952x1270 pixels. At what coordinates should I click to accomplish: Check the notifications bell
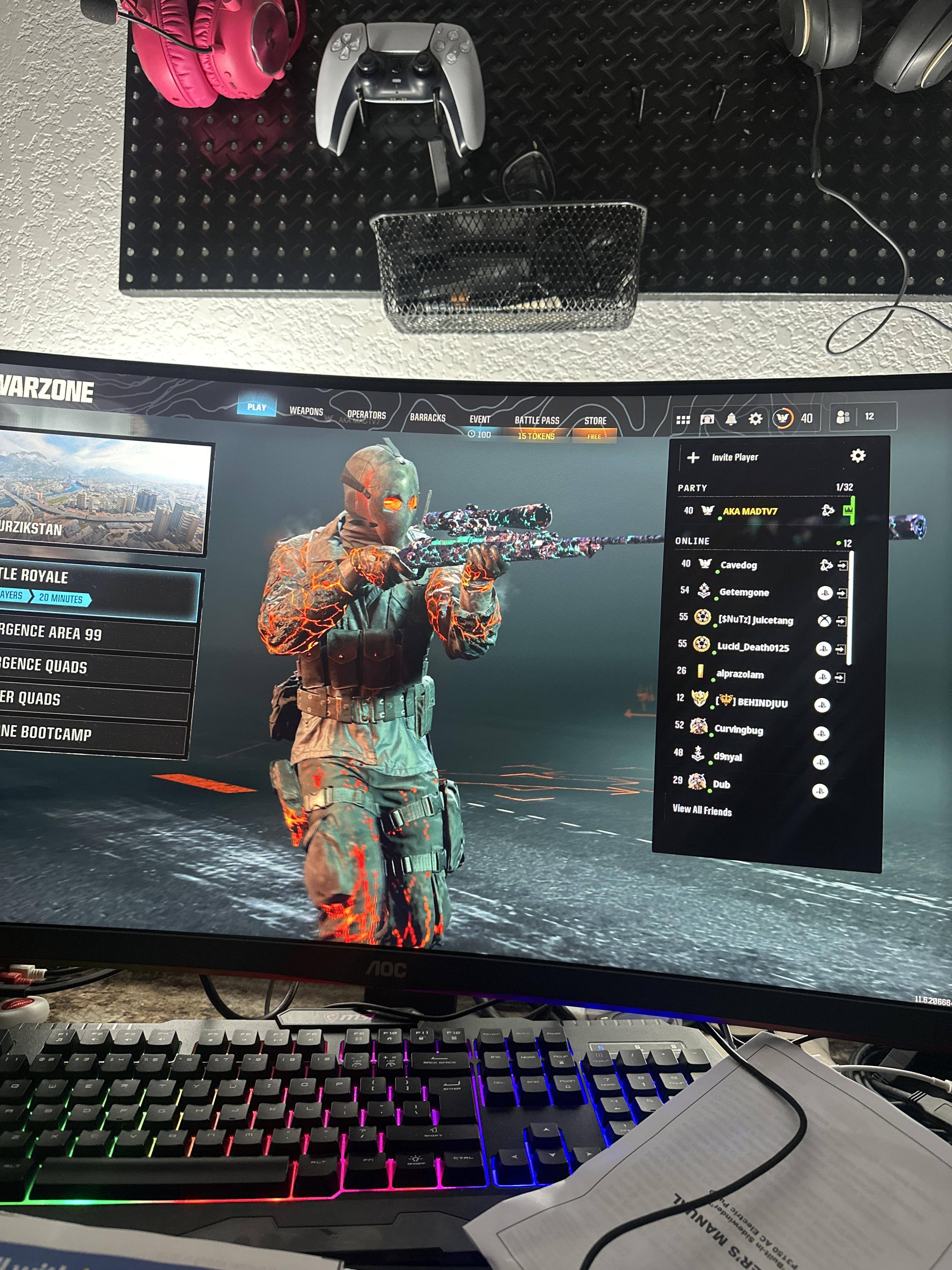pyautogui.click(x=730, y=419)
